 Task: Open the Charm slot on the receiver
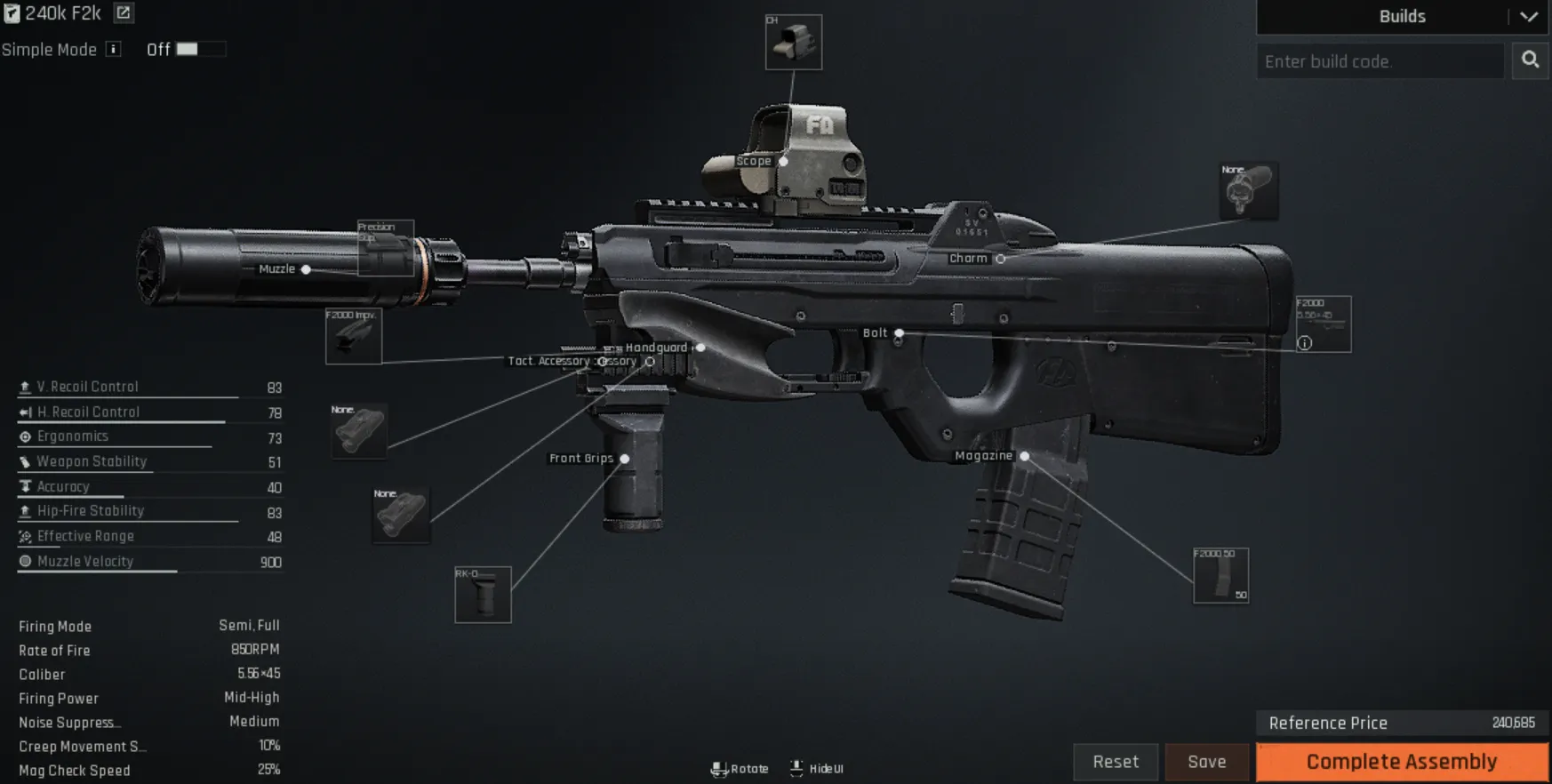[1001, 258]
